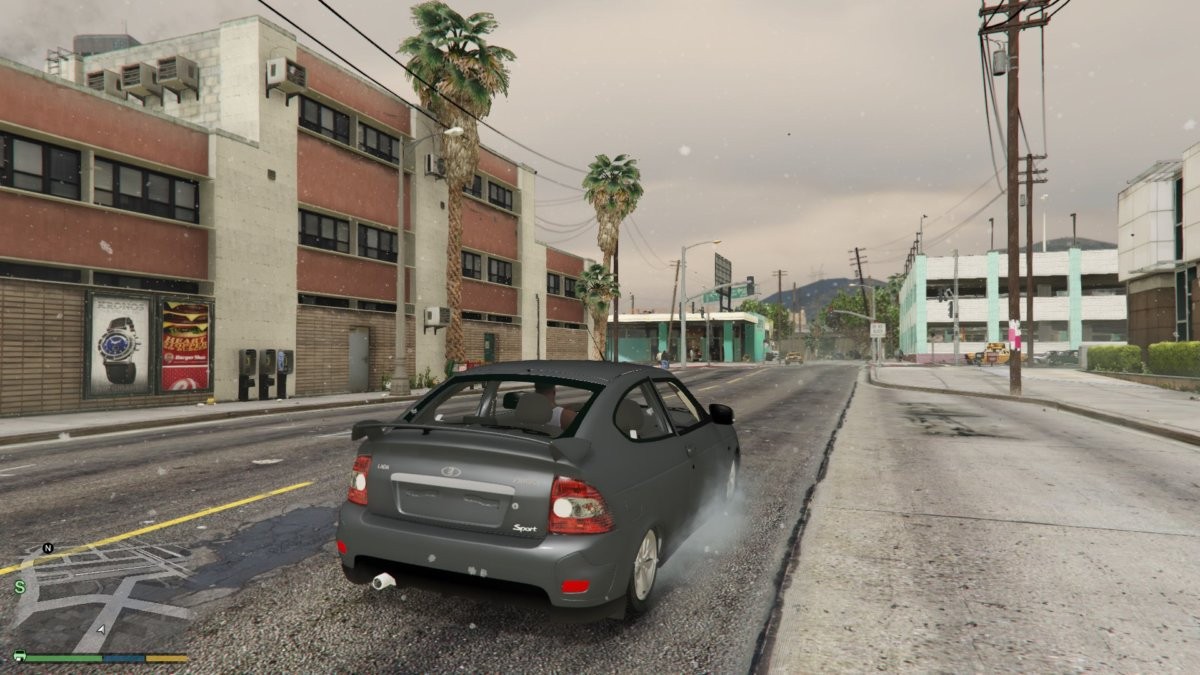The width and height of the screenshot is (1200, 675).
Task: Click the white player arrow on the minimap
Action: tap(100, 630)
